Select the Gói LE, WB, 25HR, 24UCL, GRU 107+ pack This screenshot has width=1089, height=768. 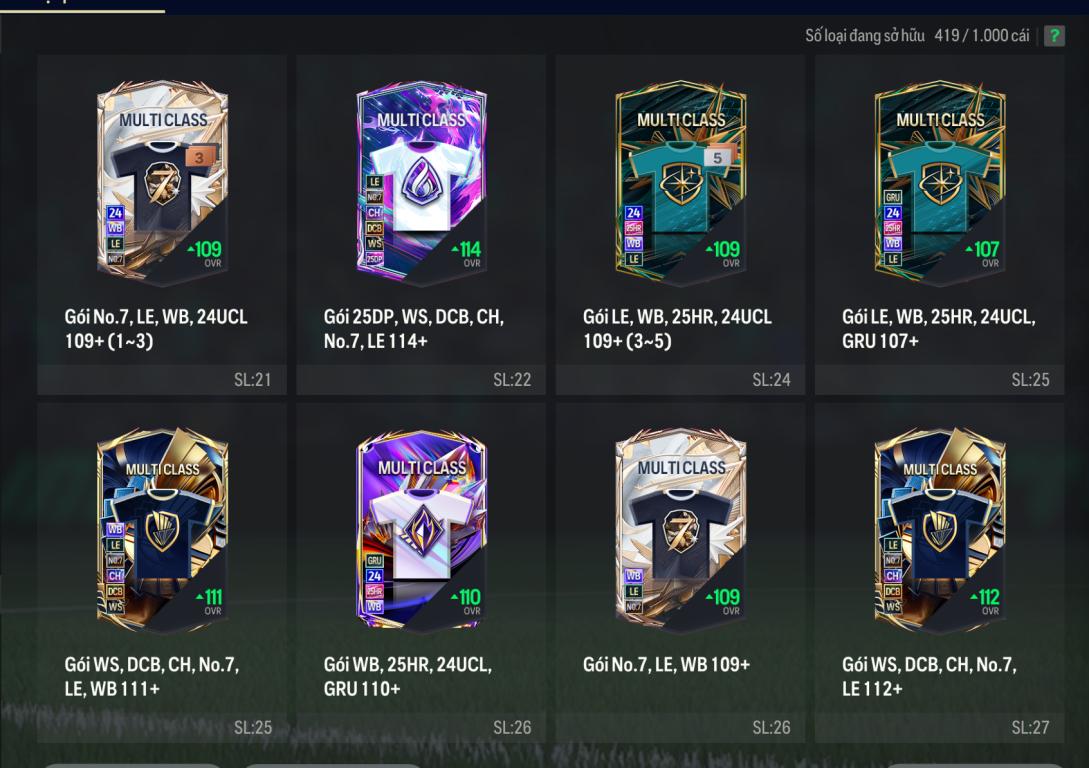[939, 180]
